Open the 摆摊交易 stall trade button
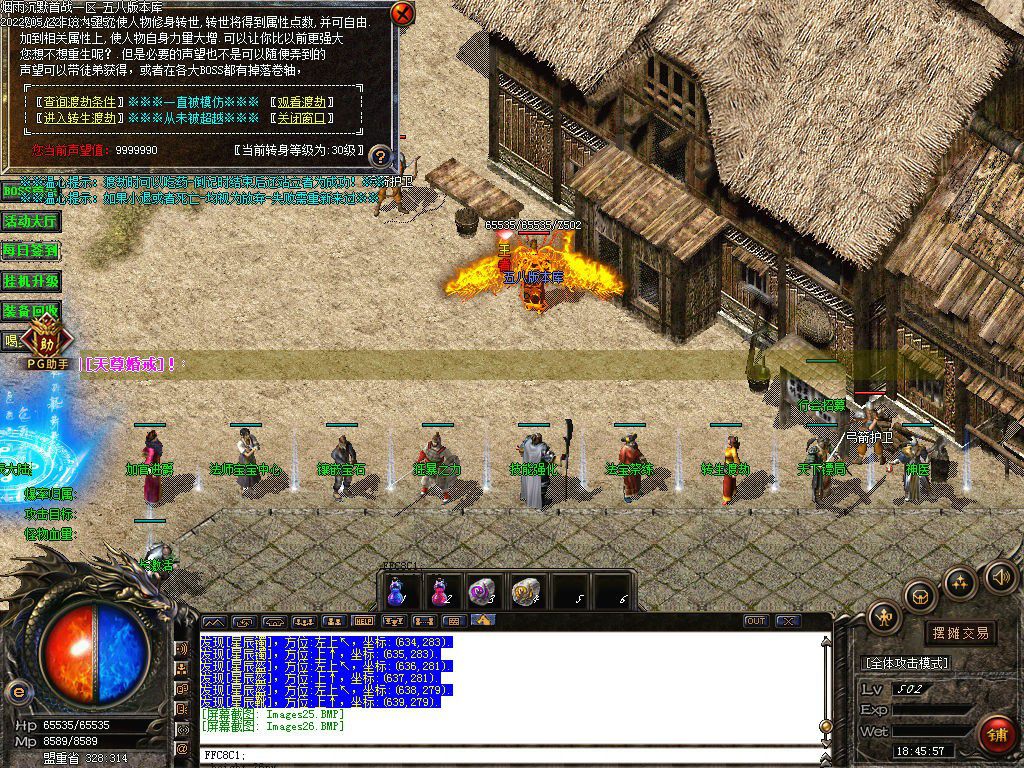 [960, 632]
